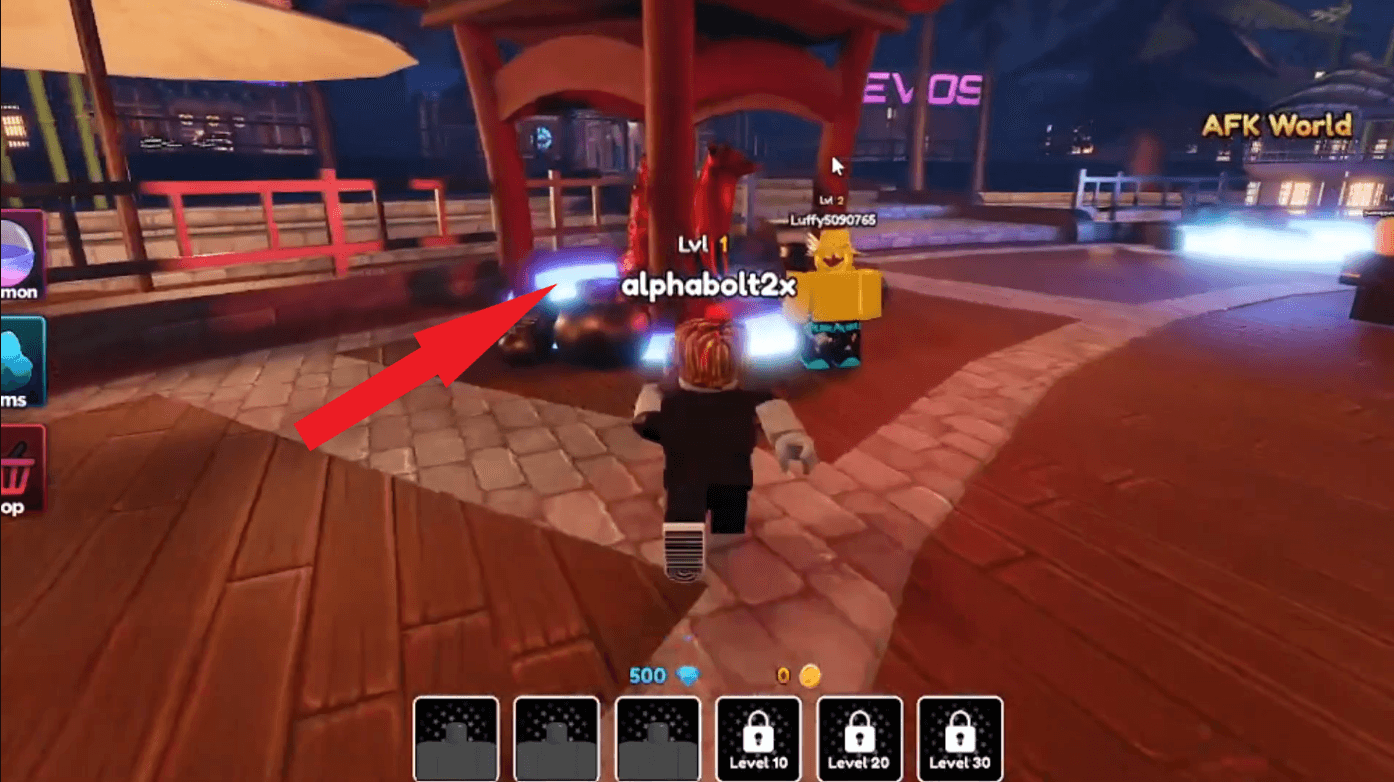Click the zero coin counter display
1394x782 pixels.
click(x=781, y=675)
